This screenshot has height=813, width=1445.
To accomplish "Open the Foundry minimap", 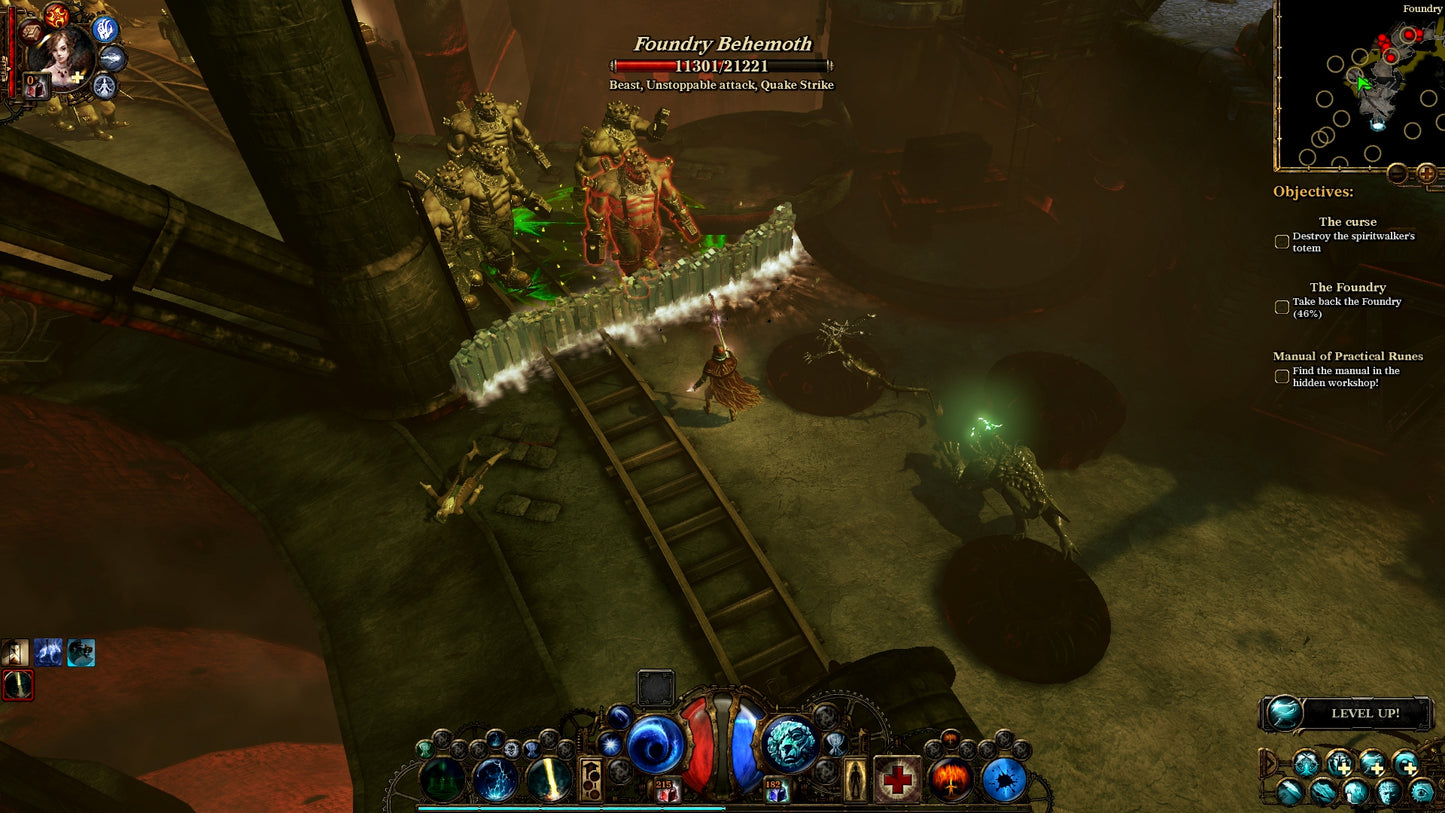I will [x=1358, y=85].
